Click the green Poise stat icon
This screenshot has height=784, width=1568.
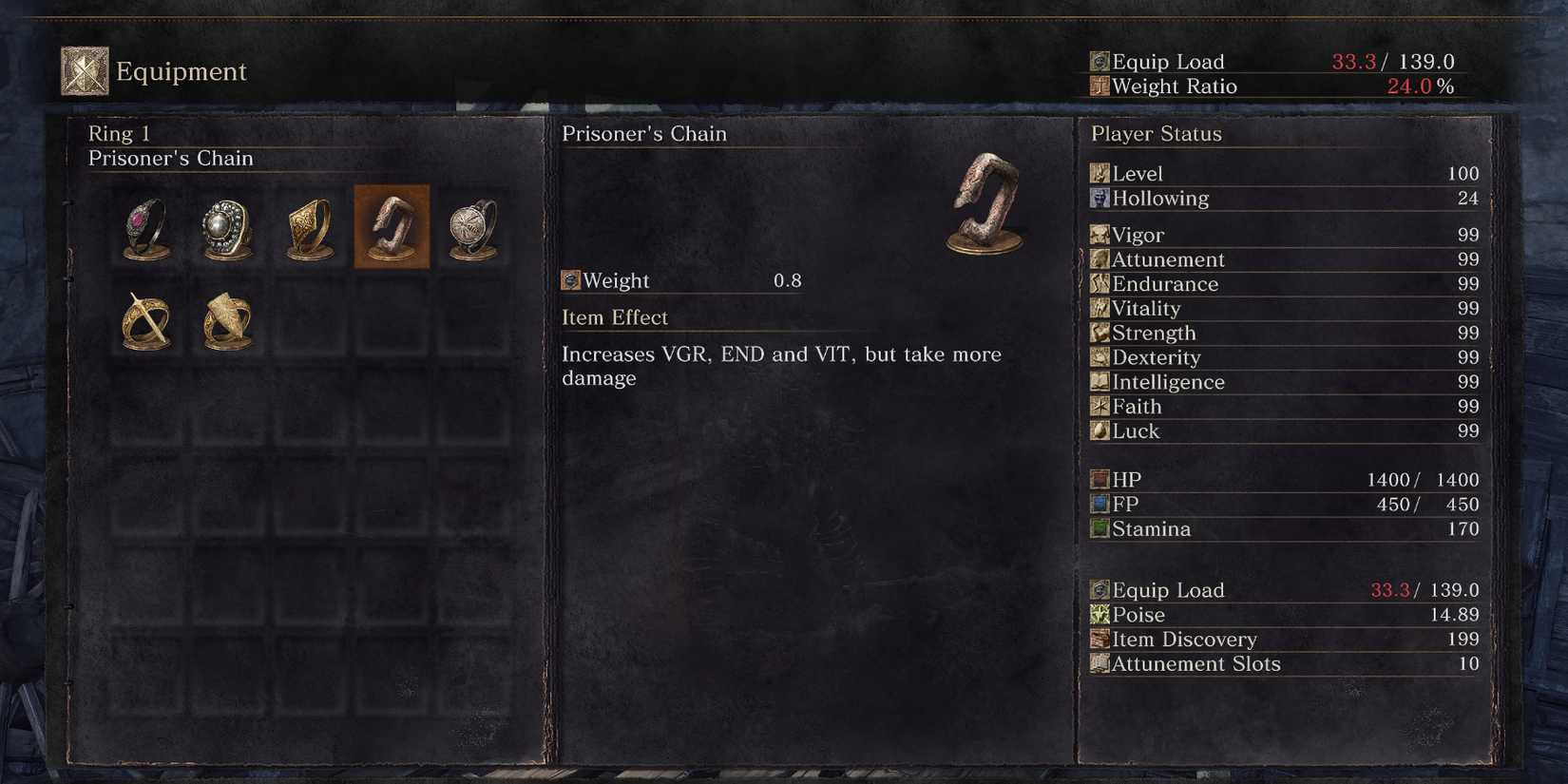1100,615
